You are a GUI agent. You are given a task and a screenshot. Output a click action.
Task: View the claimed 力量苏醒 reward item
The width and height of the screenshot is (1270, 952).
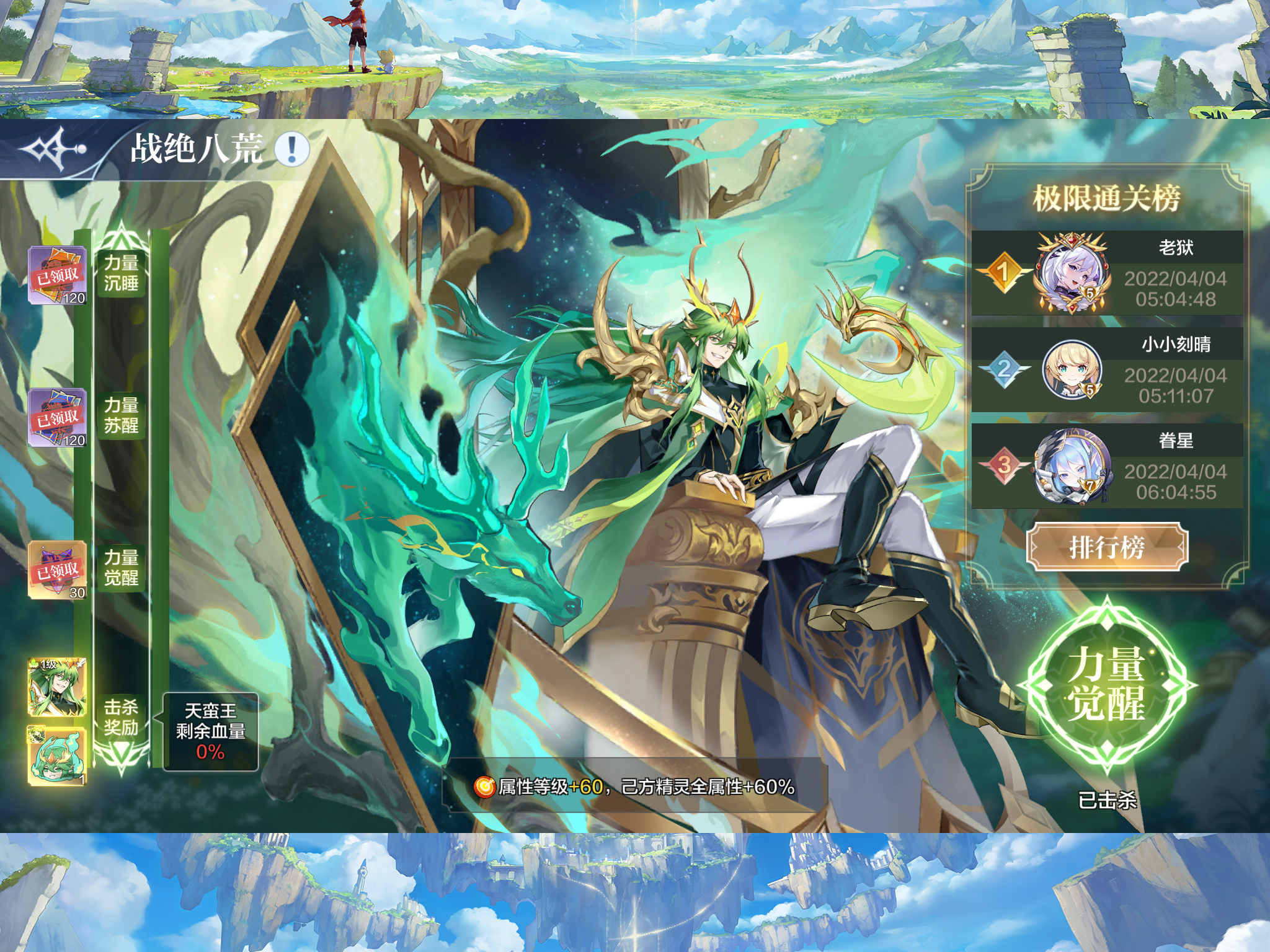coord(58,418)
